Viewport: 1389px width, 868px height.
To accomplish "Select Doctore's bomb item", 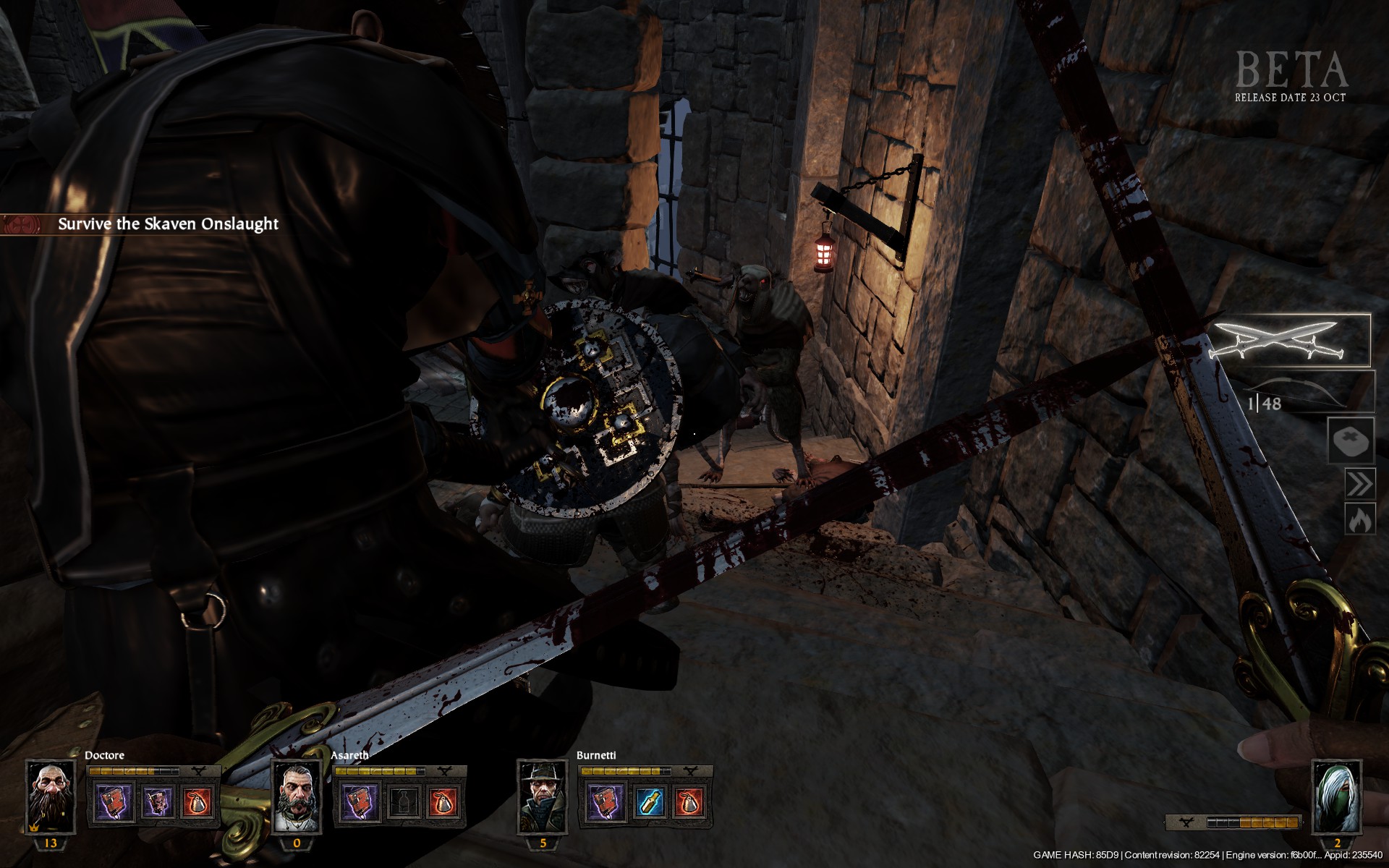I will [x=199, y=802].
